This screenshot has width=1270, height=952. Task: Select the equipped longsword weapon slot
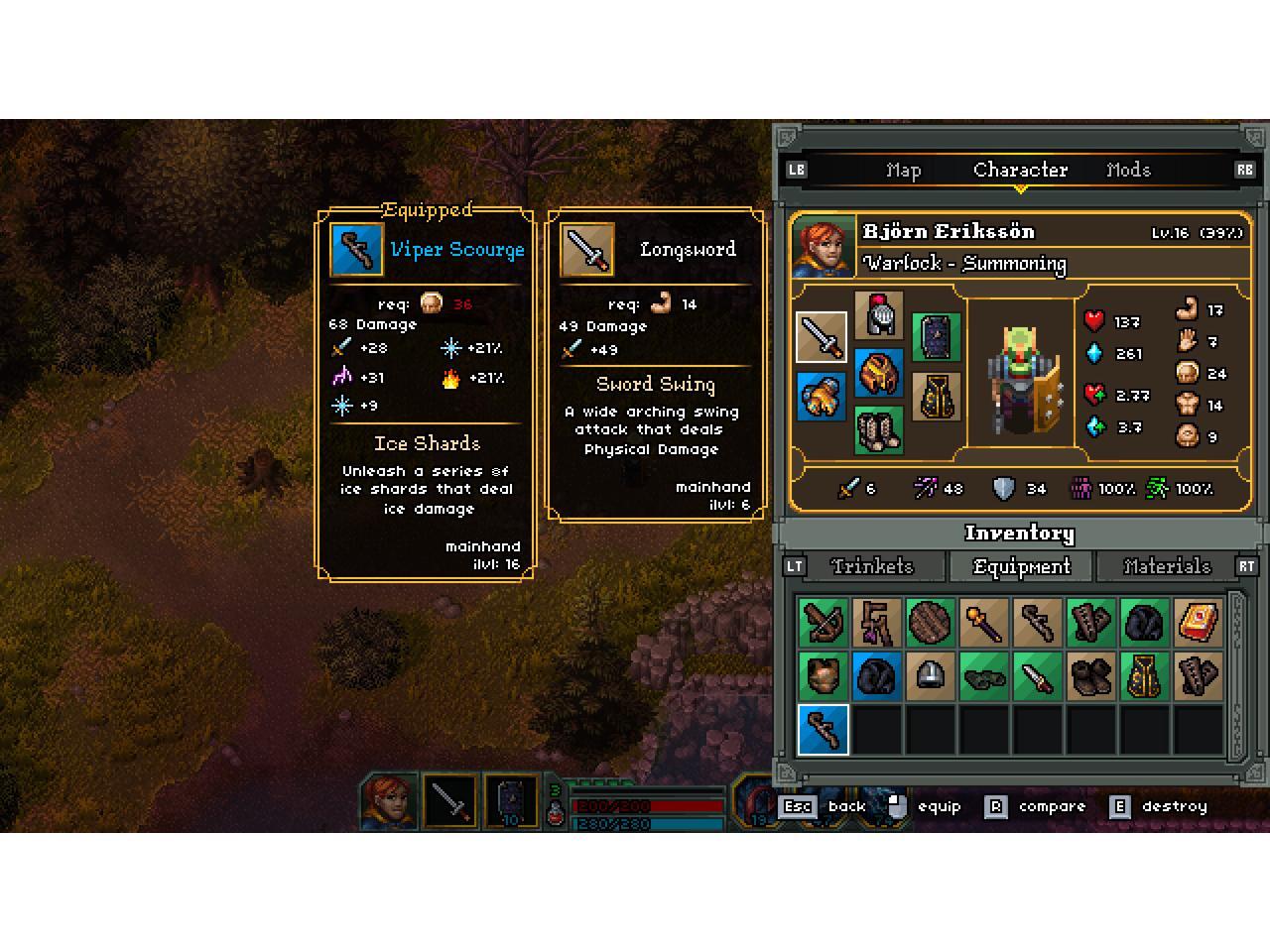tap(822, 337)
